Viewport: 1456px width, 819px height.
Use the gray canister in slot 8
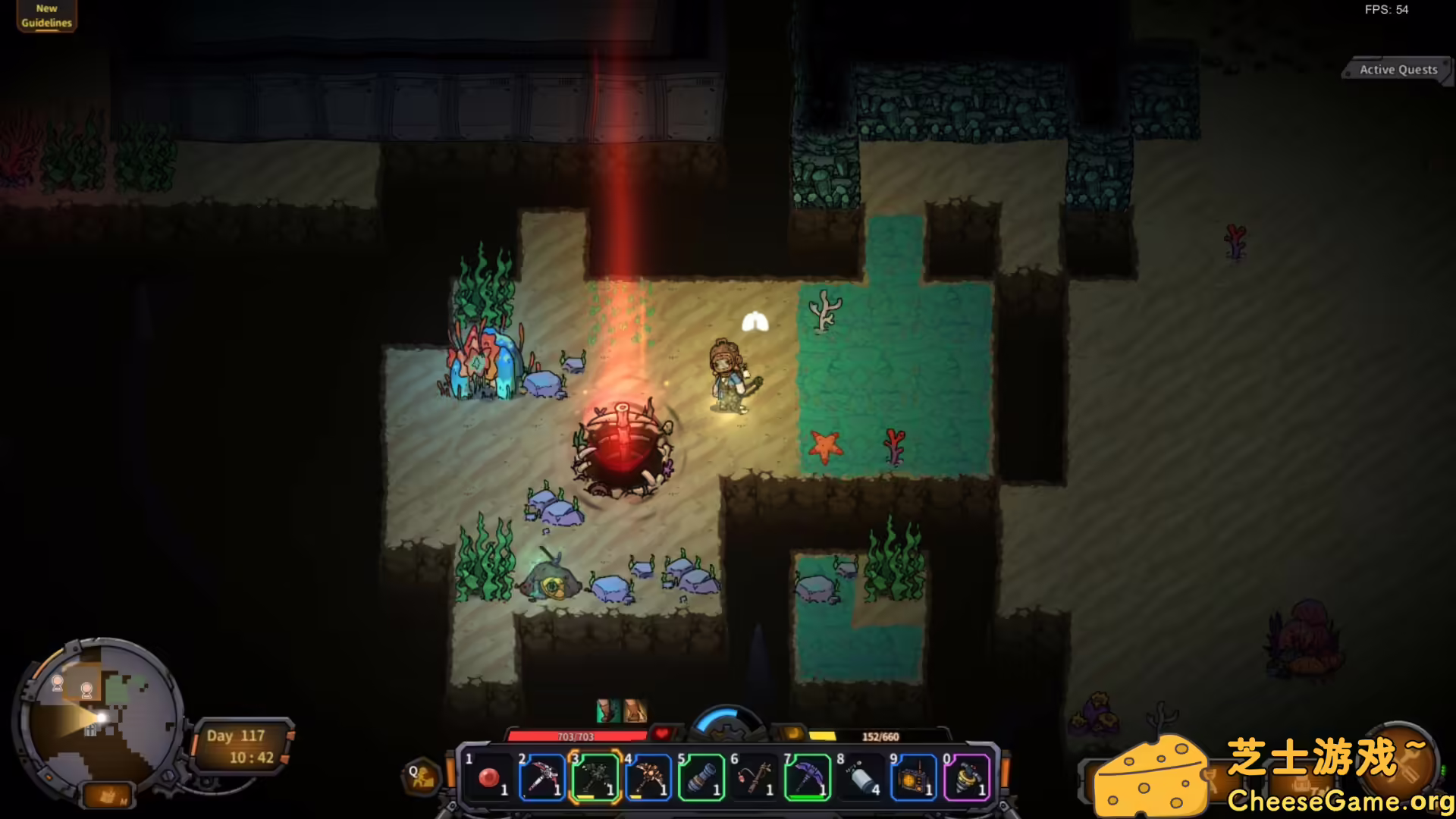861,777
